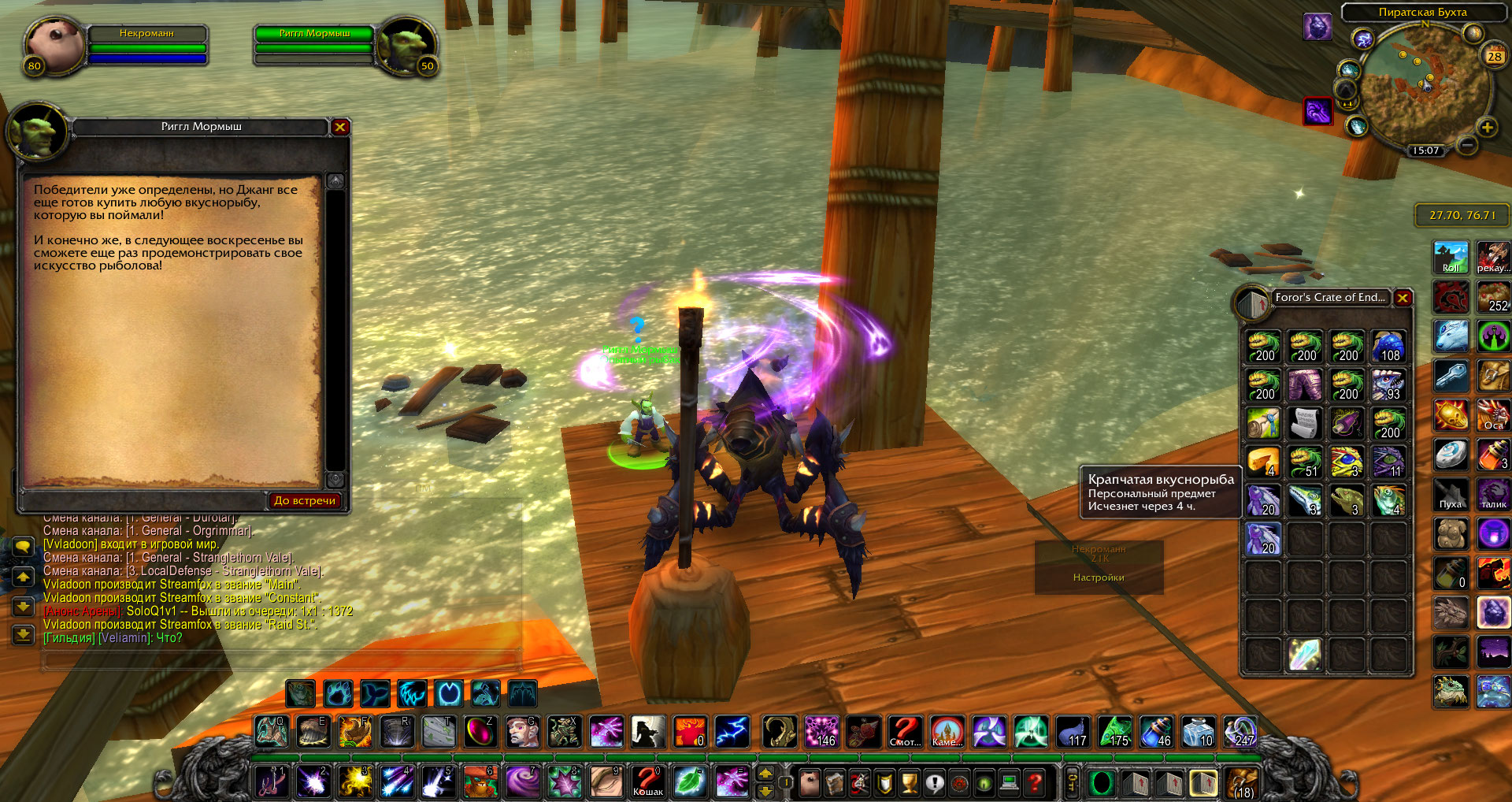Open the backpack showing 18 free slots

(x=1242, y=782)
